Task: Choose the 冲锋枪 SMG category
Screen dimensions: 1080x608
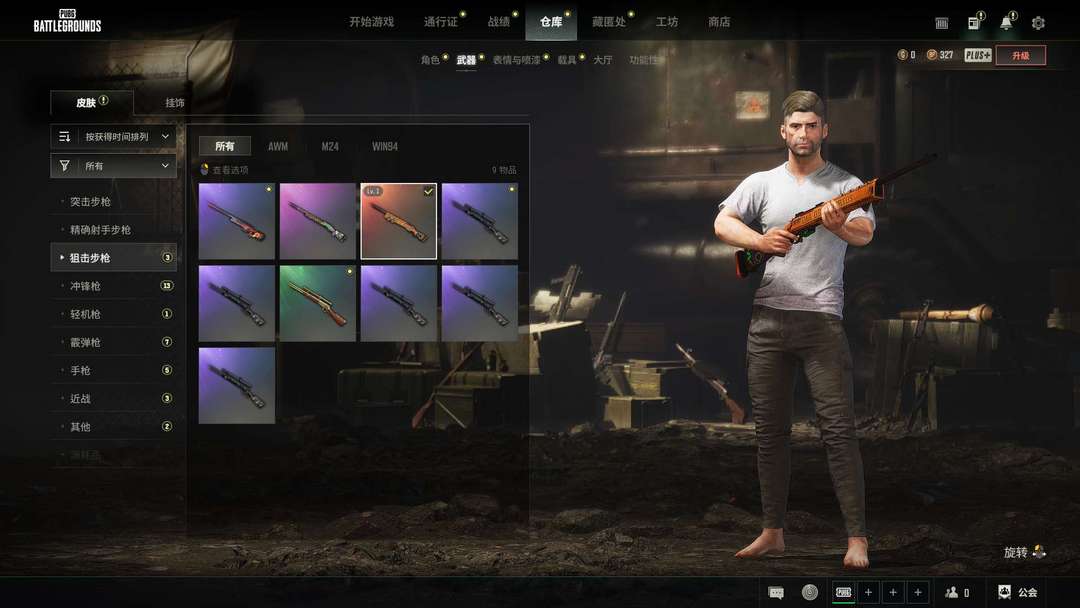Action: coord(85,286)
